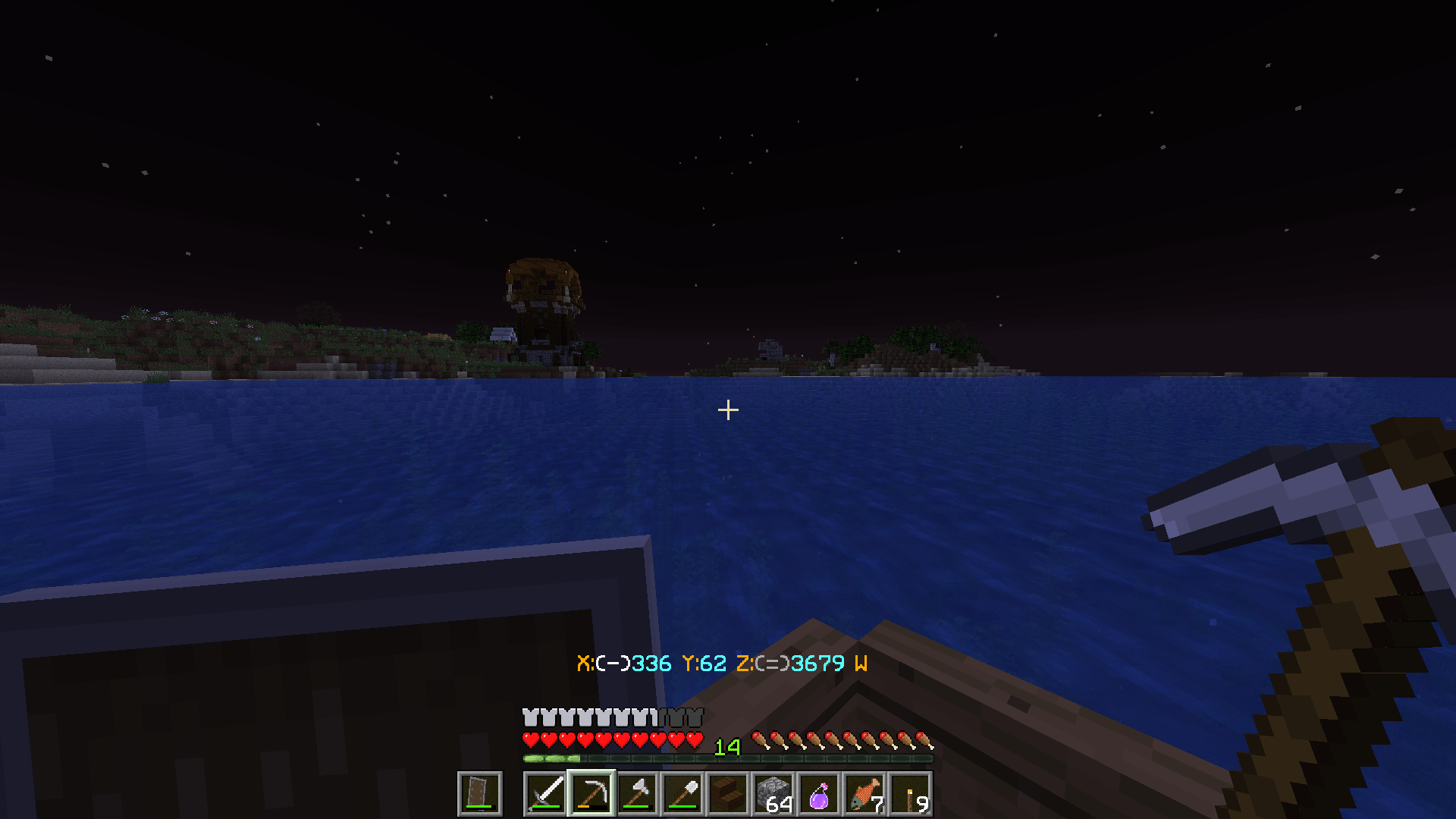Select the arrow stack of 9
Viewport: 1456px width, 819px height.
pyautogui.click(x=909, y=793)
